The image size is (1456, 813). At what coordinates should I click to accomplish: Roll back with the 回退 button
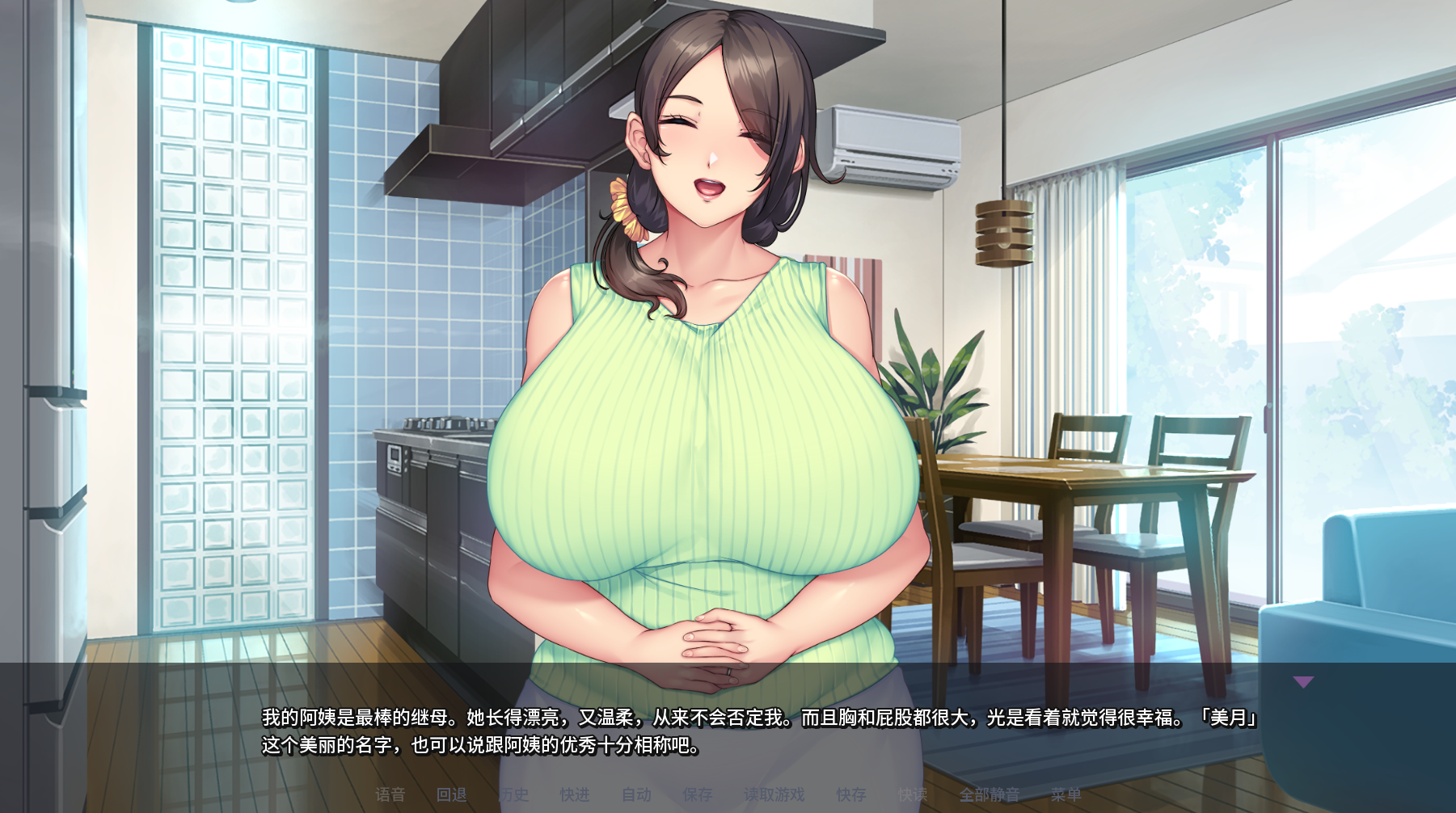[452, 795]
